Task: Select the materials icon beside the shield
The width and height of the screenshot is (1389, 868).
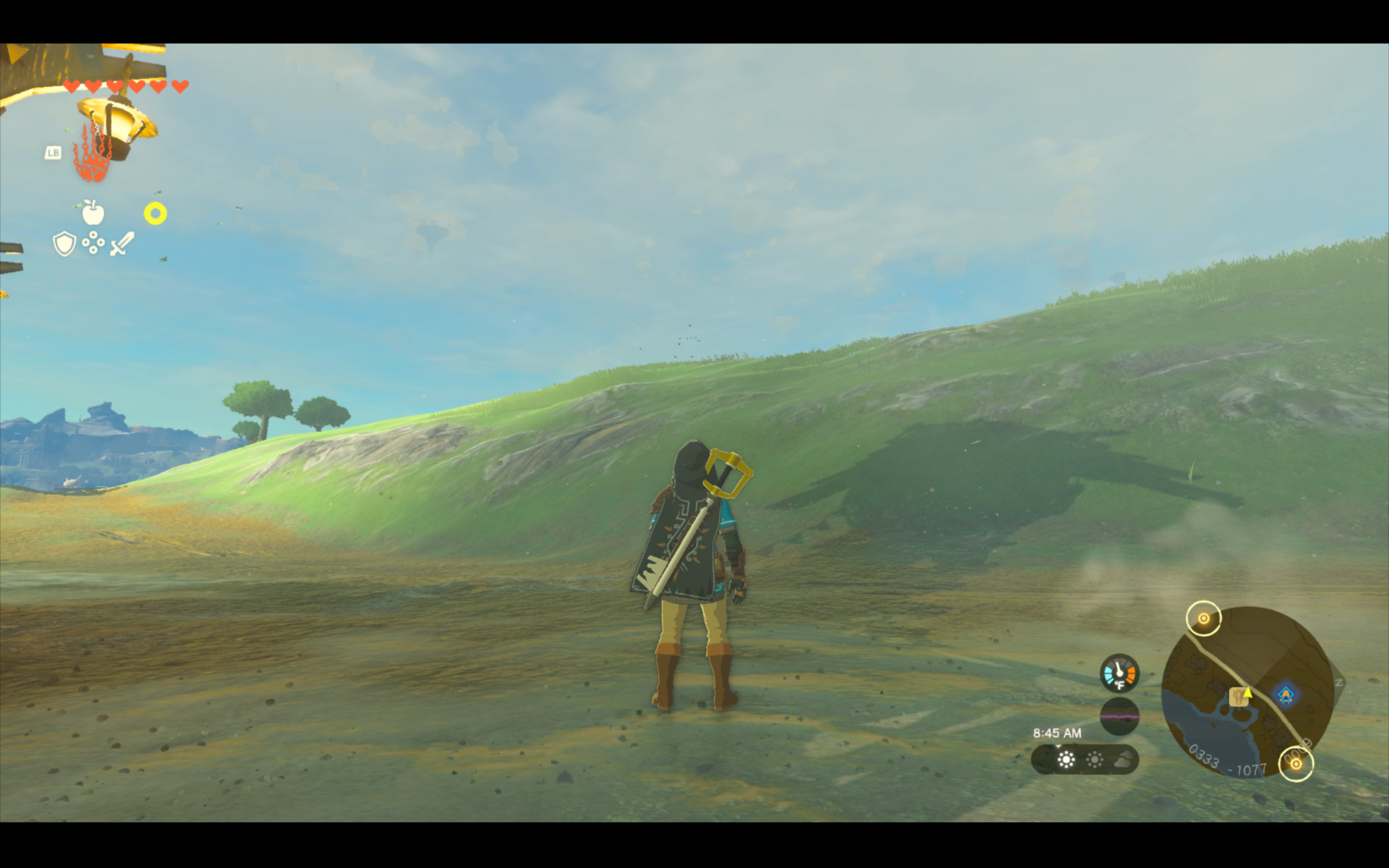Action: pos(93,243)
